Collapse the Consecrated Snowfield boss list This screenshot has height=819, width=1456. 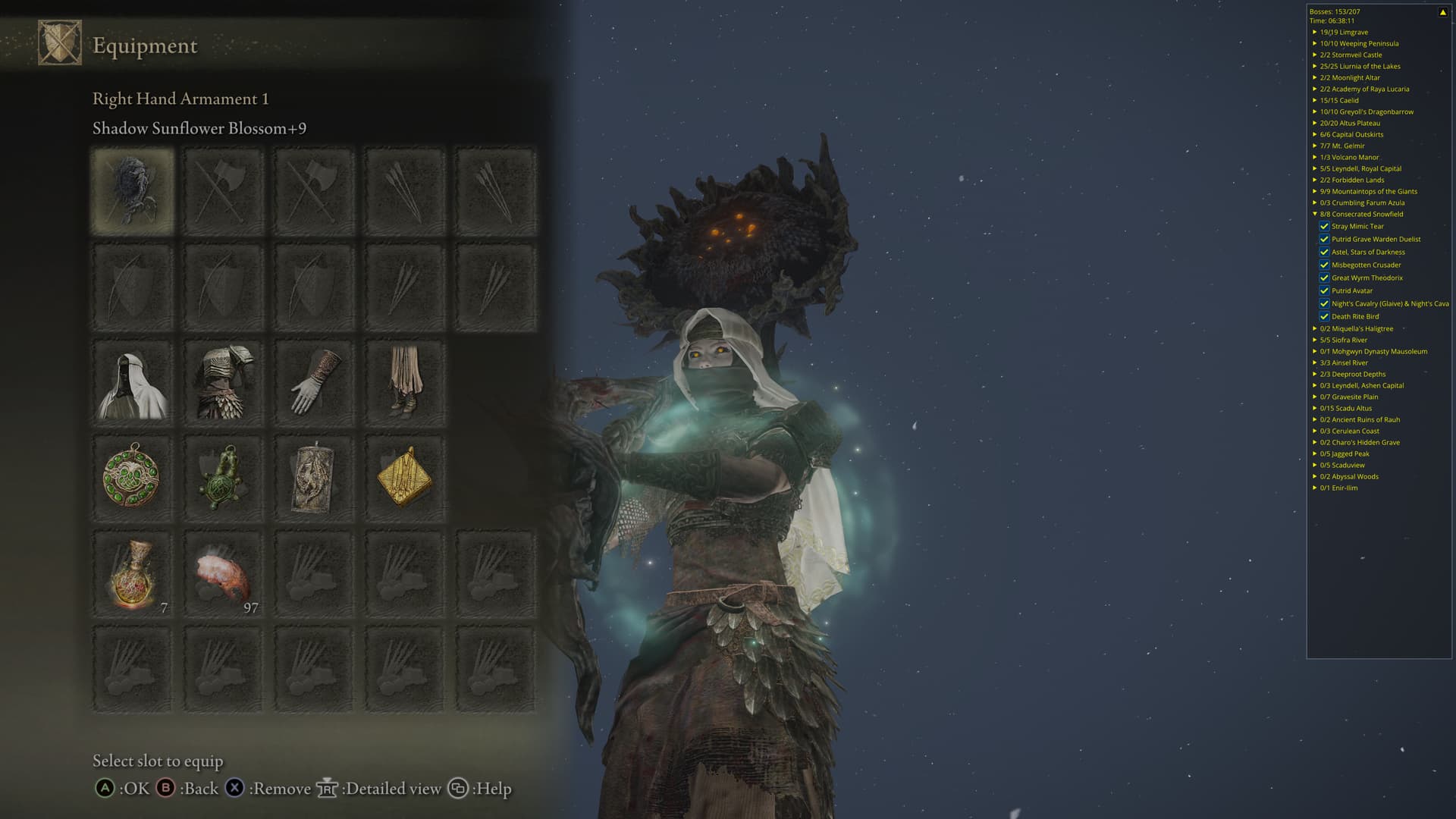(x=1315, y=214)
